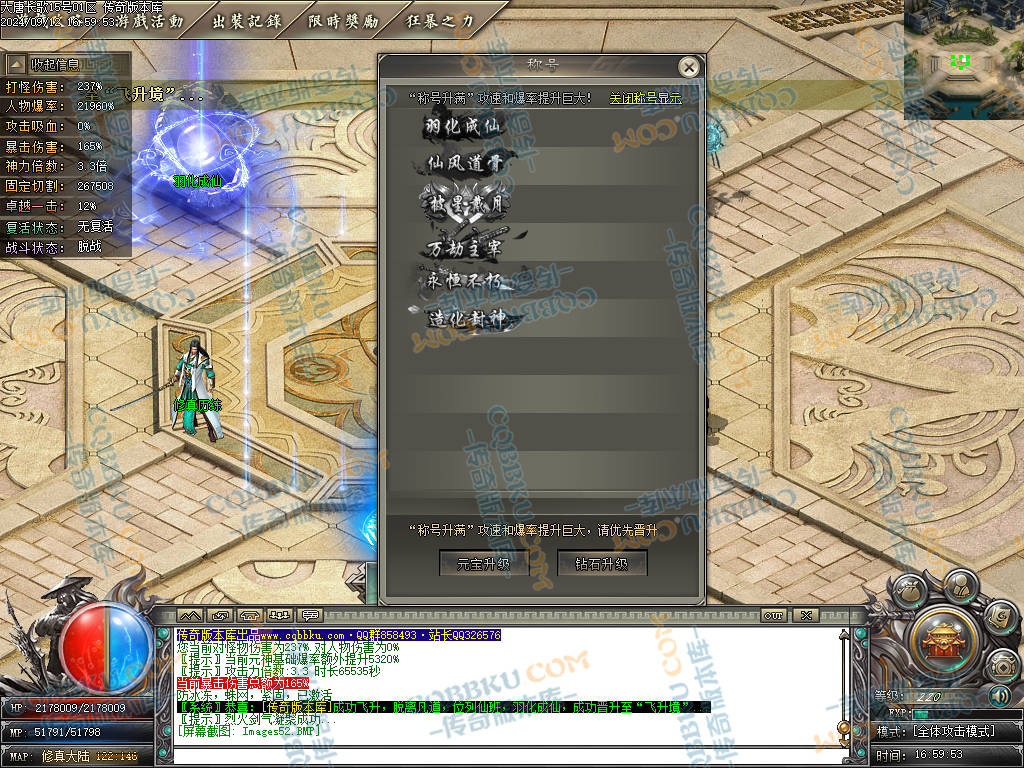Open the 限时奖励 menu
Image resolution: width=1024 pixels, height=768 pixels.
click(343, 20)
